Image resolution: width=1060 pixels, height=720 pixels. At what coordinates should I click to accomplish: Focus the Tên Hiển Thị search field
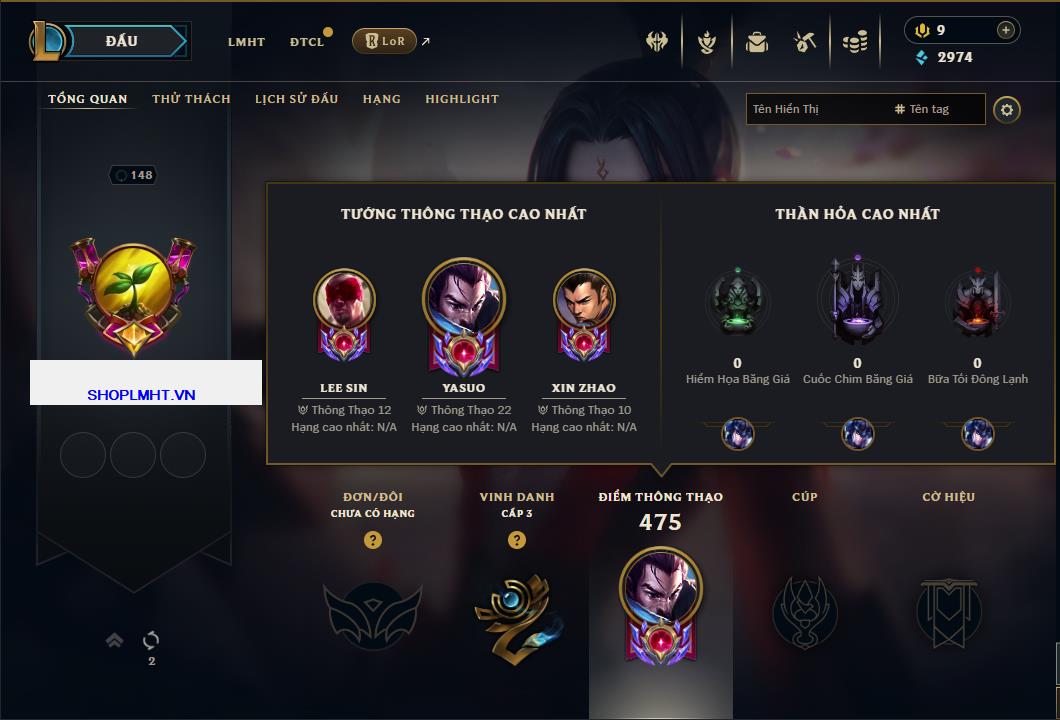tap(815, 109)
